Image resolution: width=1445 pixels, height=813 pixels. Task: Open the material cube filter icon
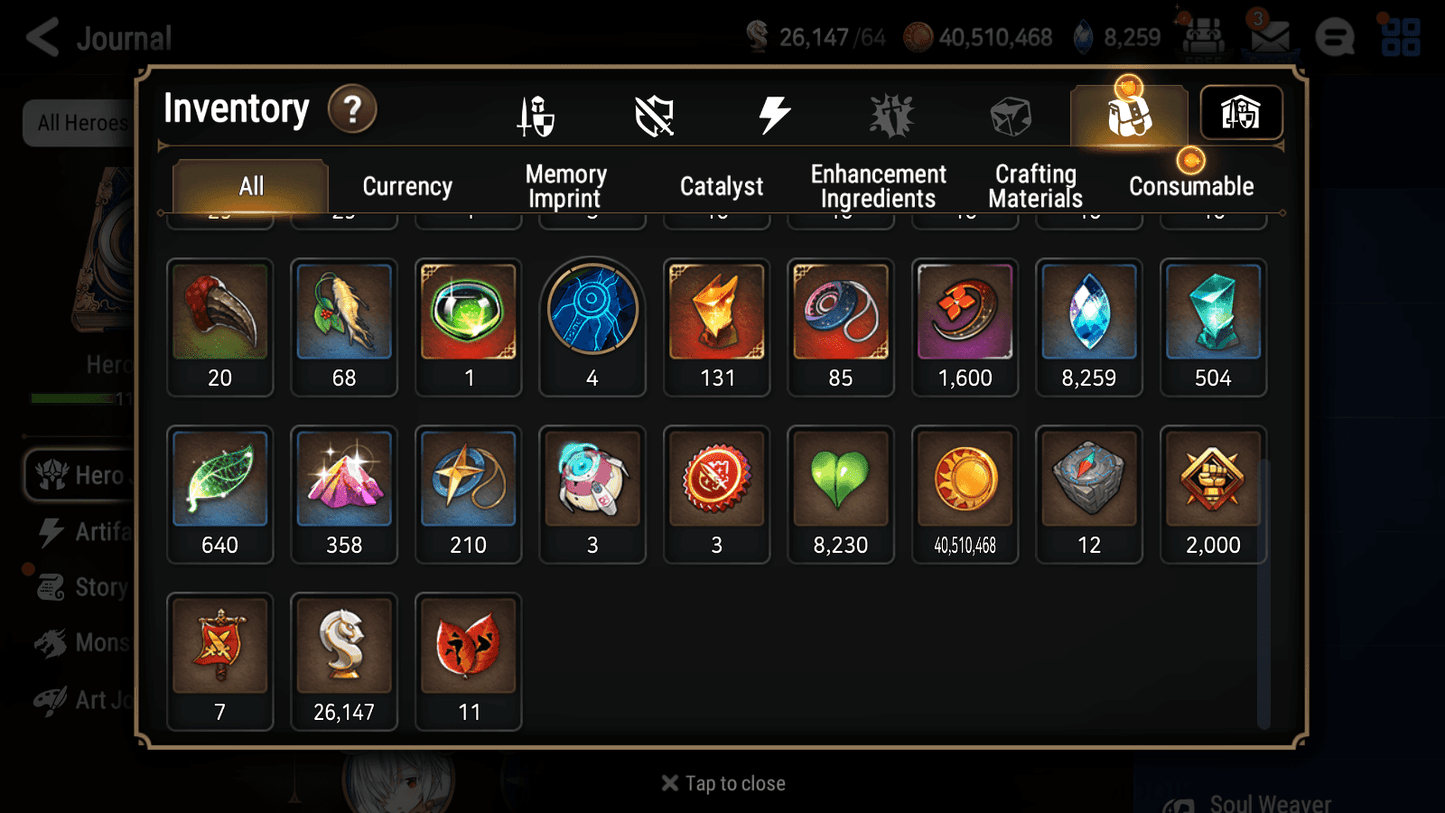tap(1010, 113)
